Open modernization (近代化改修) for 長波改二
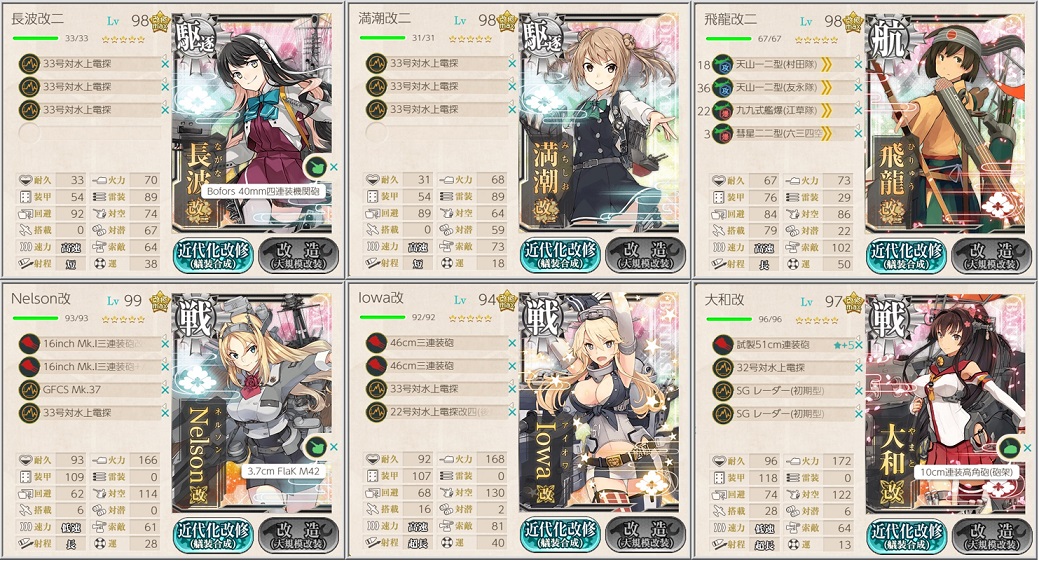The image size is (1039, 562). 213,255
